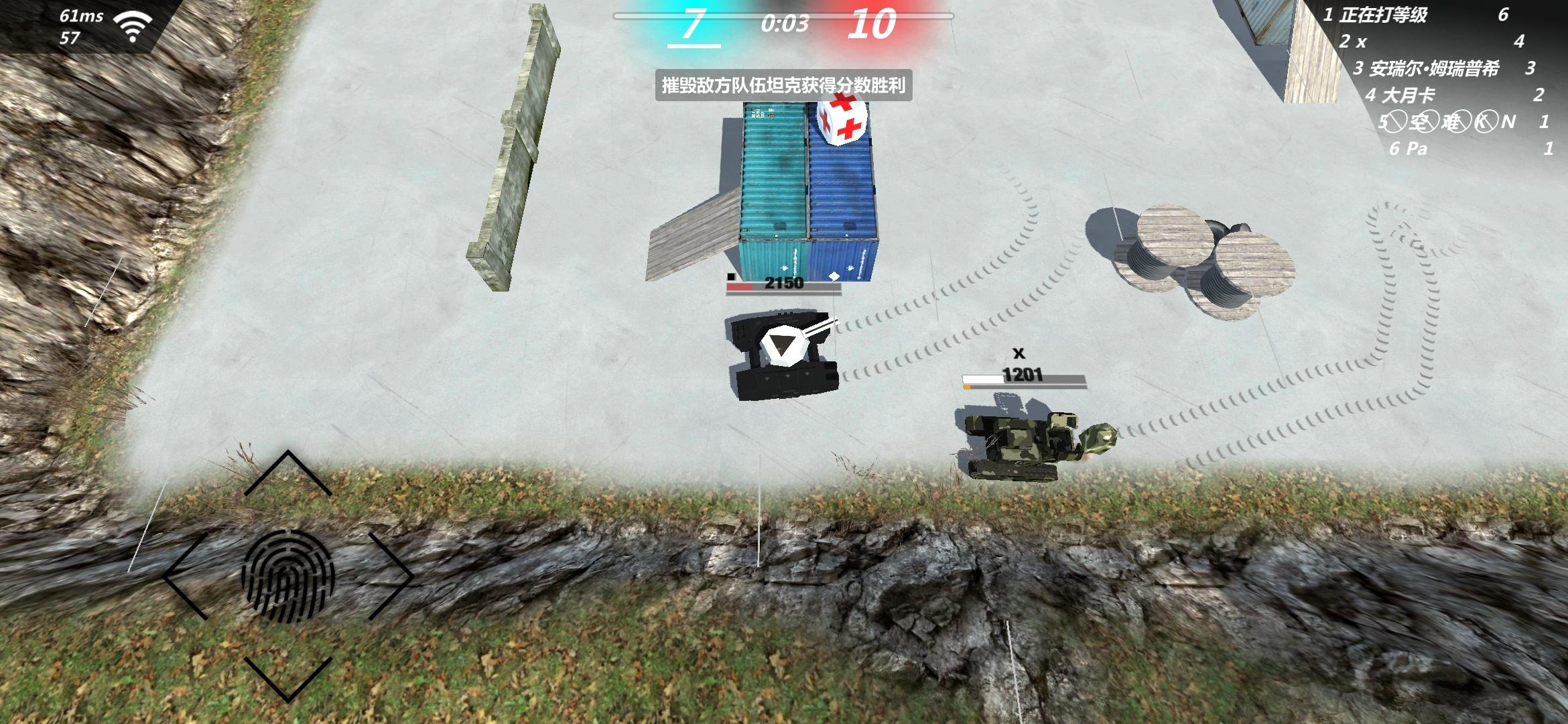Viewport: 1568px width, 724px height.
Task: Expand the entry for 安瑞尔·姆瑞普希
Action: pyautogui.click(x=1434, y=70)
